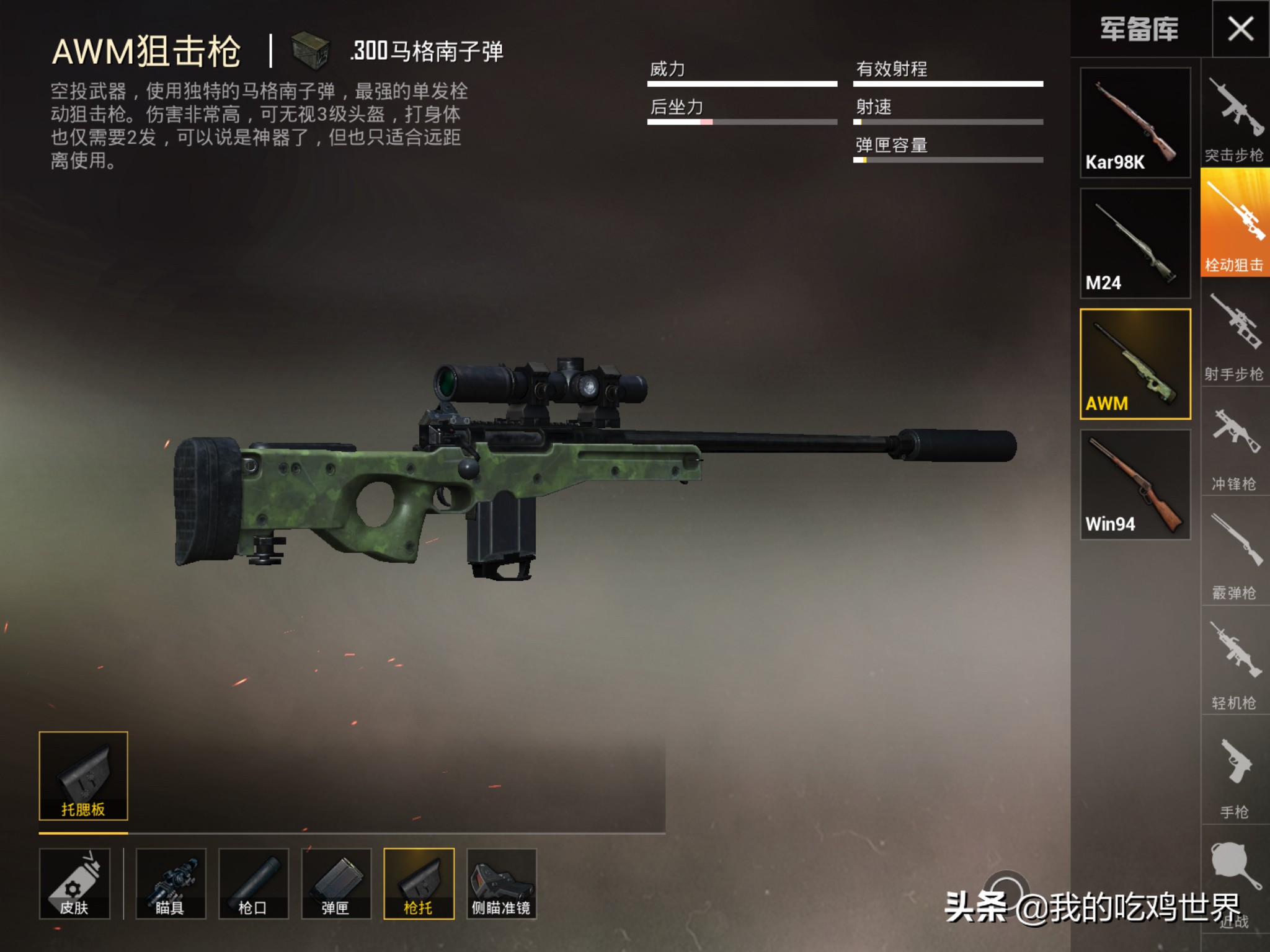Close the armory screen

1240,29
